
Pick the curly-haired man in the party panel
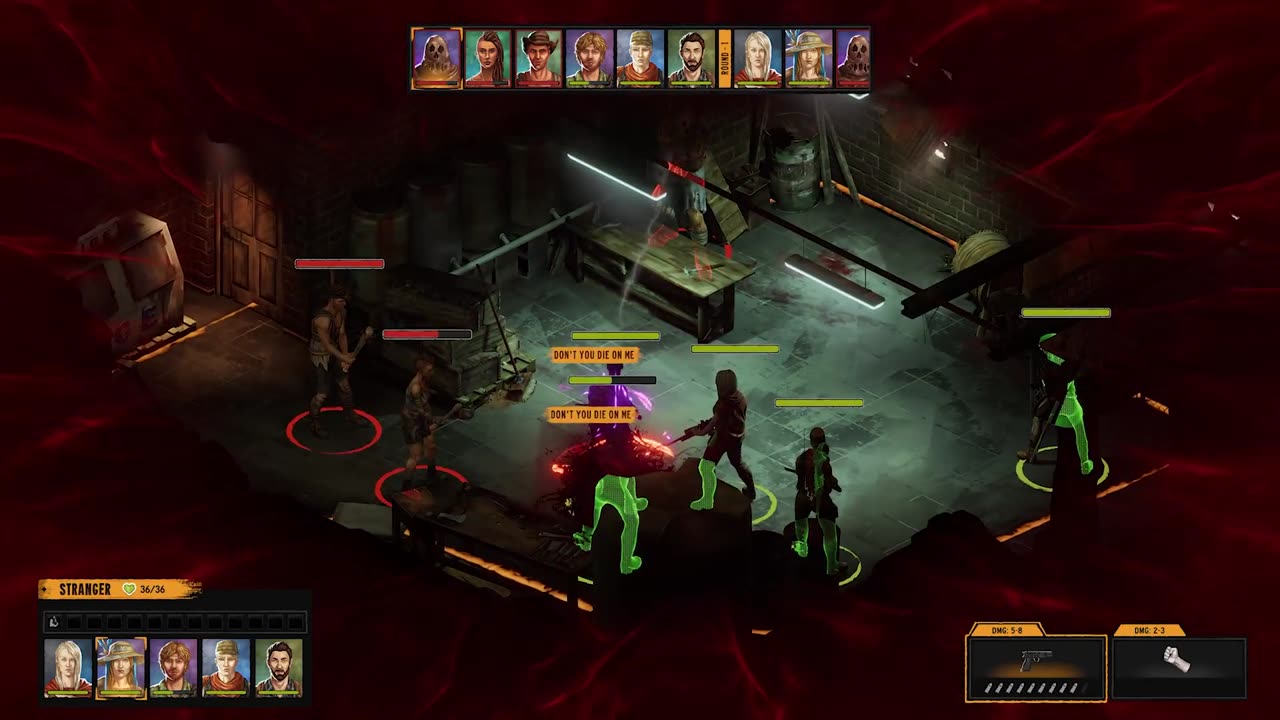pyautogui.click(x=173, y=666)
